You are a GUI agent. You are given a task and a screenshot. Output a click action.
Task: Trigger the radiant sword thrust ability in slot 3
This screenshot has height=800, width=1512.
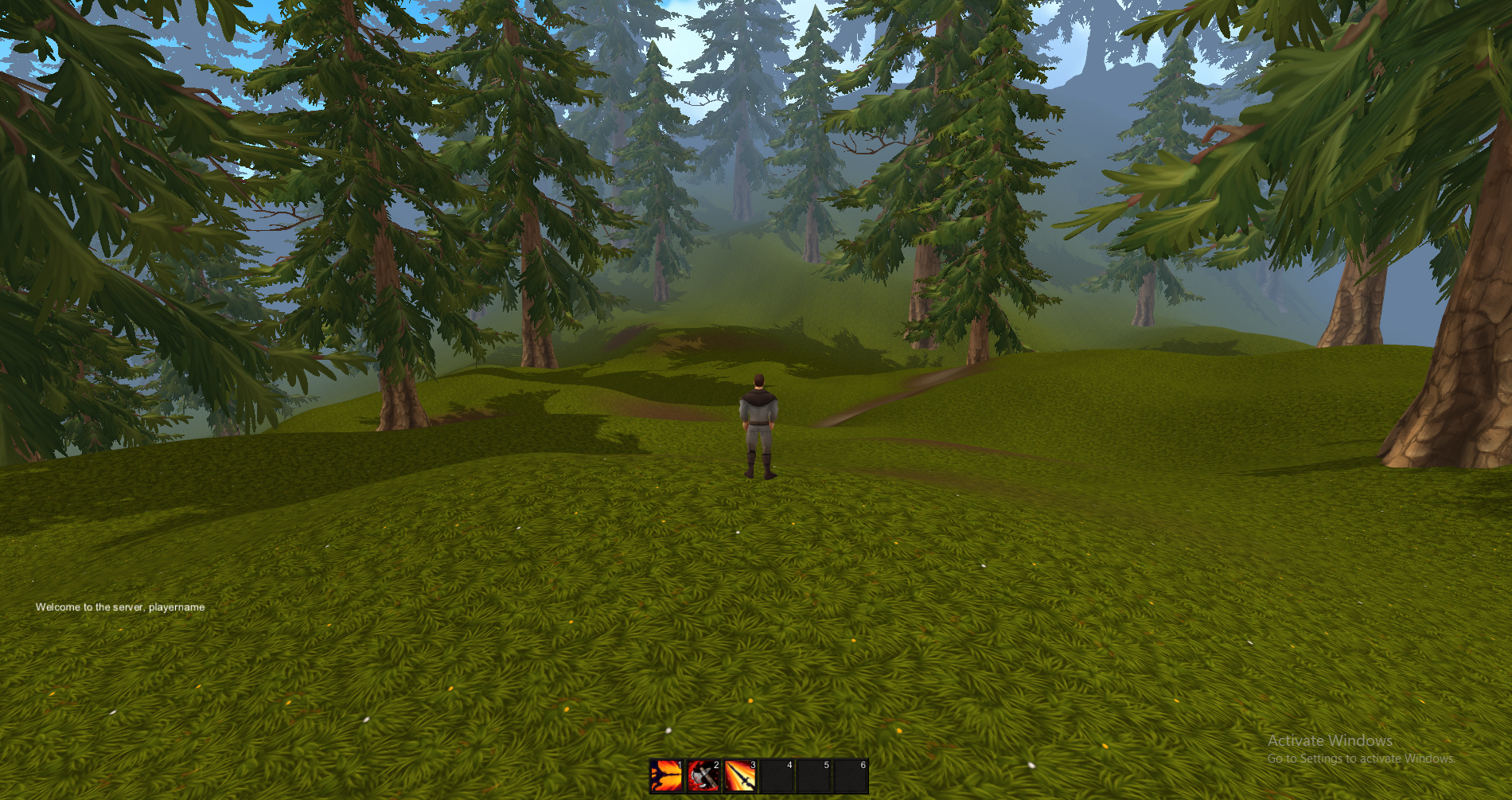(740, 776)
